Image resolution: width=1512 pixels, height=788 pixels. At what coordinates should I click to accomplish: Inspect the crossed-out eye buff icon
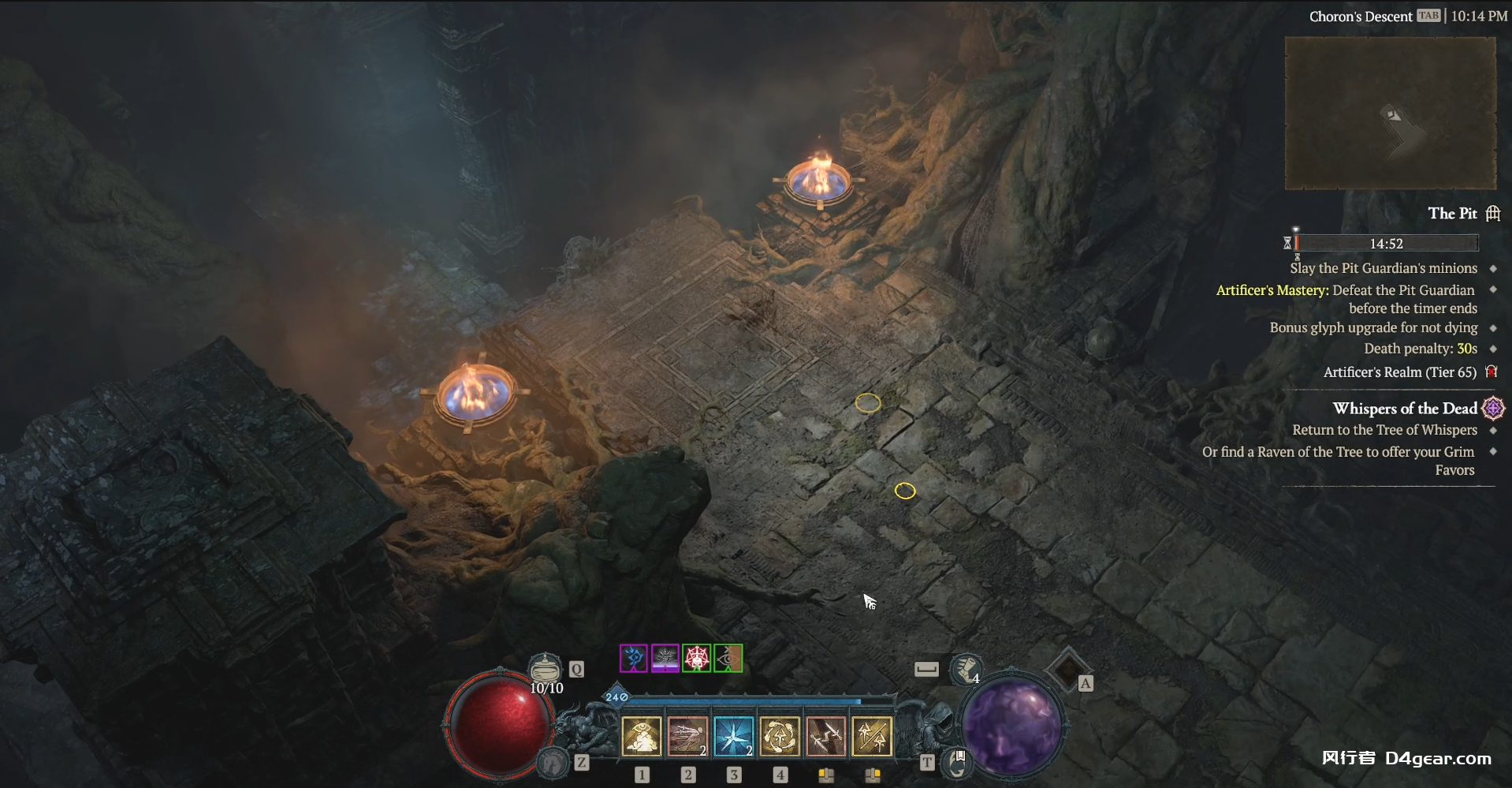[x=728, y=658]
